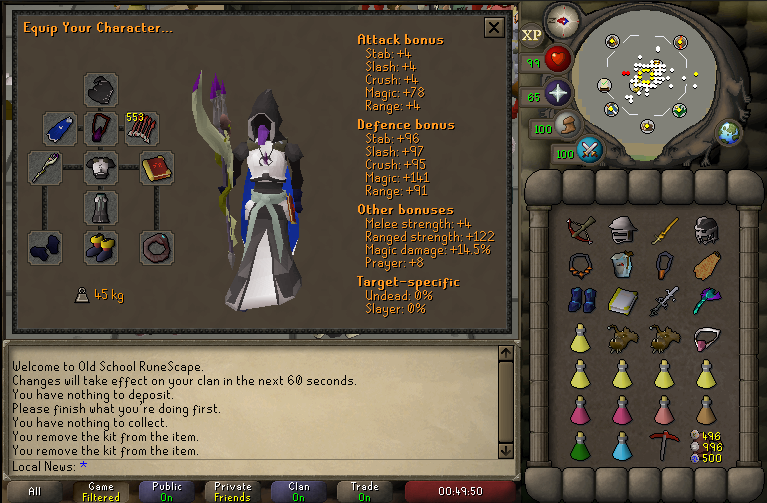
Task: Select the red book shield slot
Action: point(157,167)
